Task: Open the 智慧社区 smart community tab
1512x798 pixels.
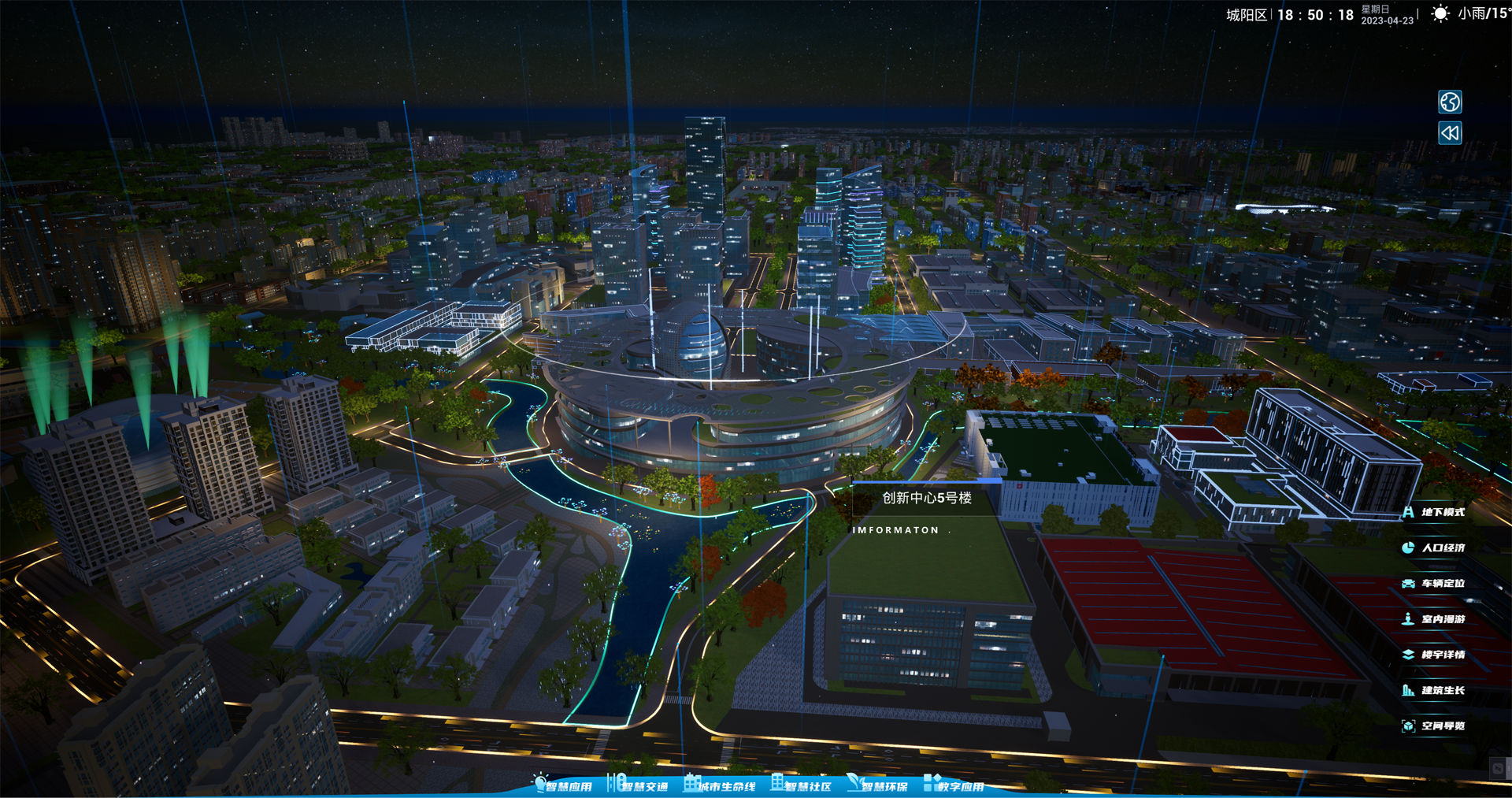Action: (802, 785)
